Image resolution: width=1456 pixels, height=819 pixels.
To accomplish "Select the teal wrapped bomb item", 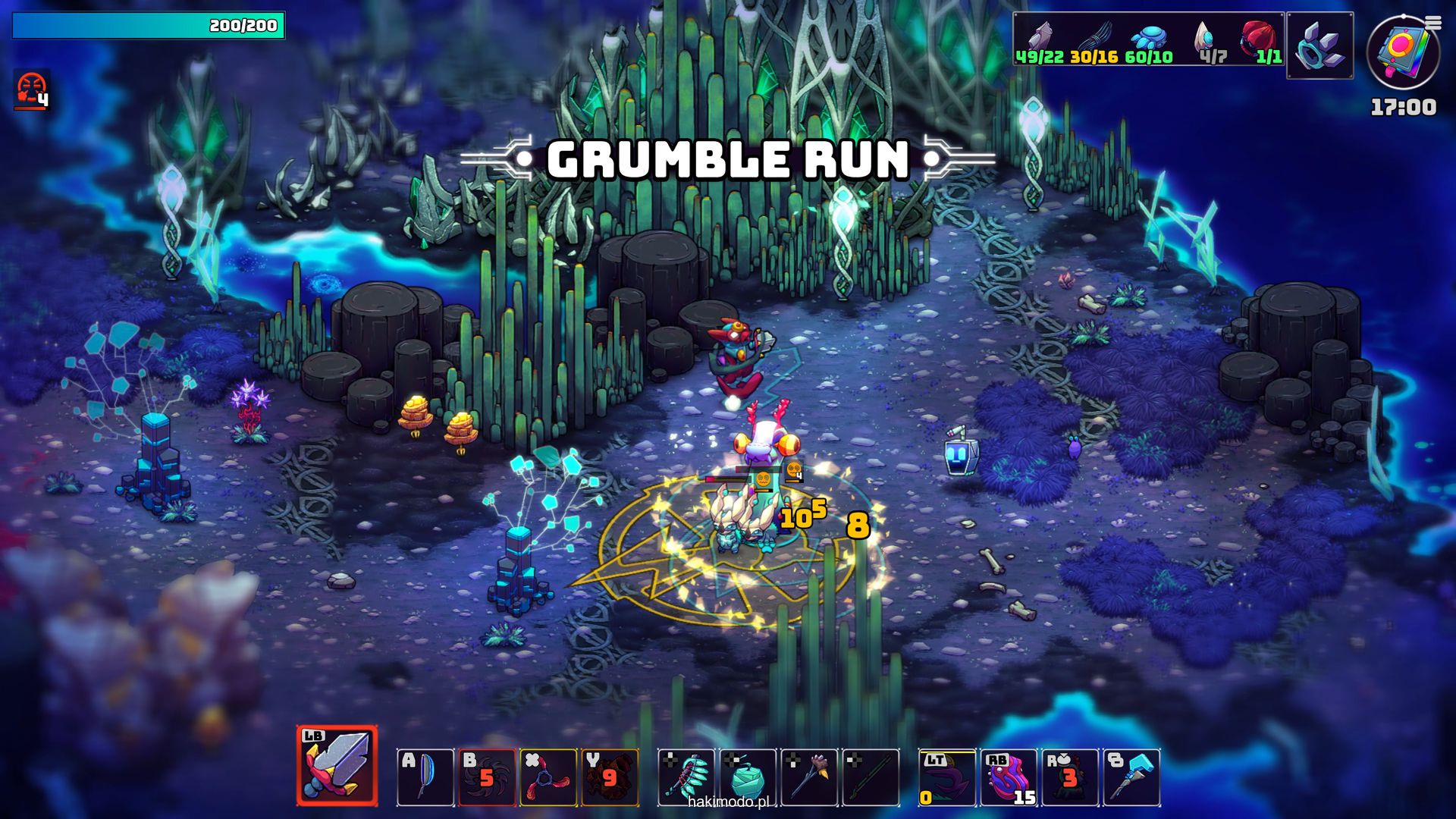I will pyautogui.click(x=748, y=777).
